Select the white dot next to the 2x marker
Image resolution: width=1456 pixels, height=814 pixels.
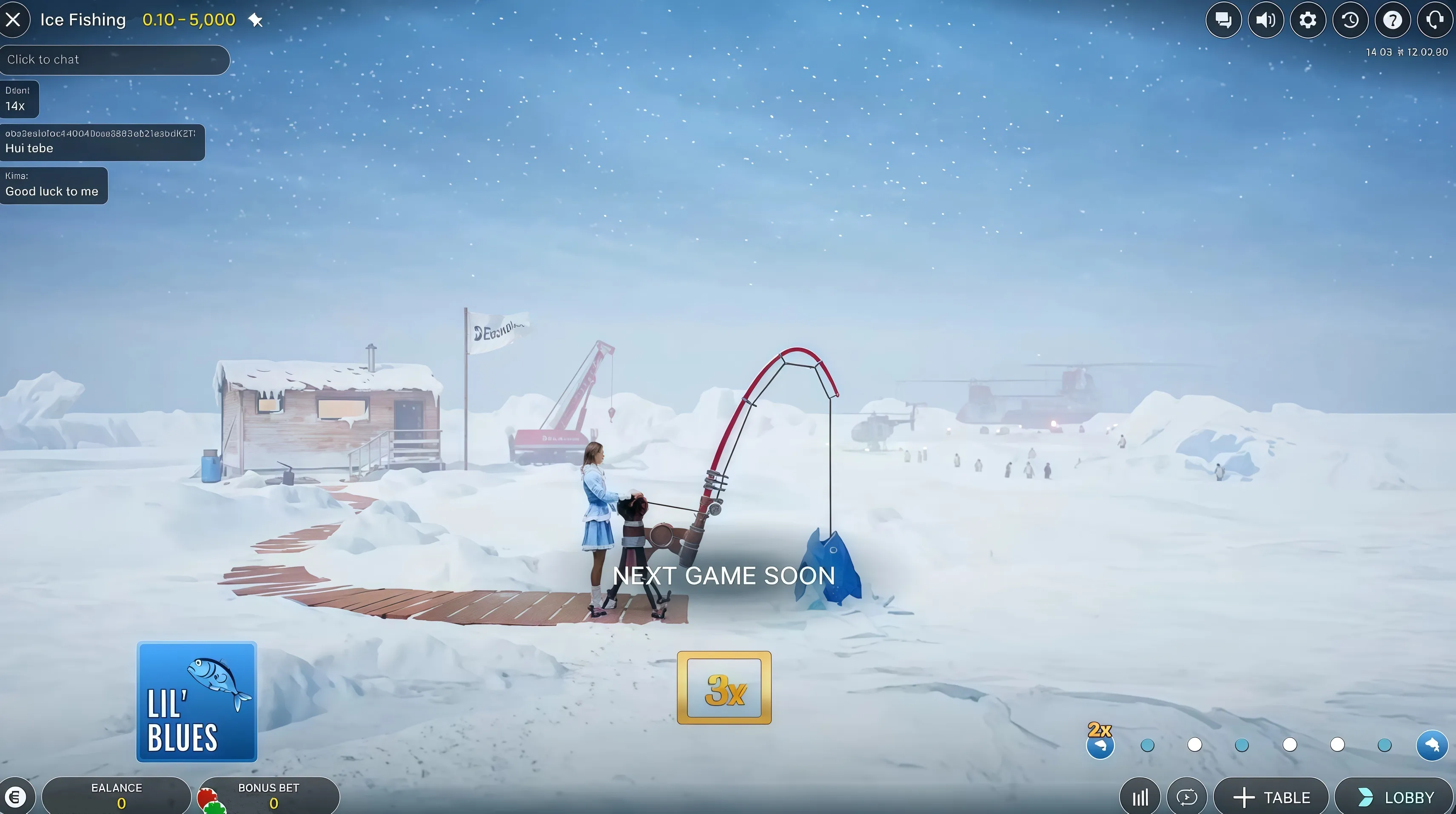pyautogui.click(x=1195, y=745)
